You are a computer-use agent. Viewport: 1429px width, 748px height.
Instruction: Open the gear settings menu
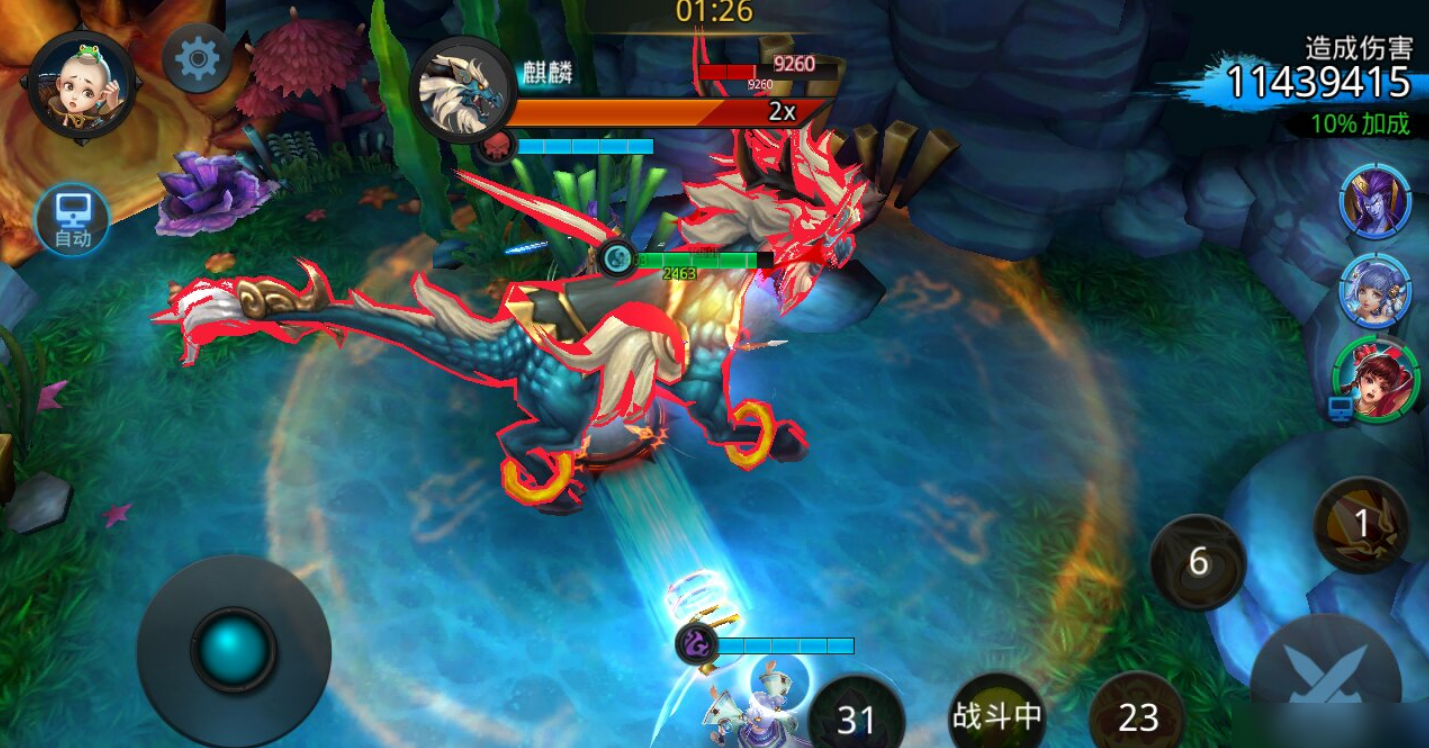[197, 60]
